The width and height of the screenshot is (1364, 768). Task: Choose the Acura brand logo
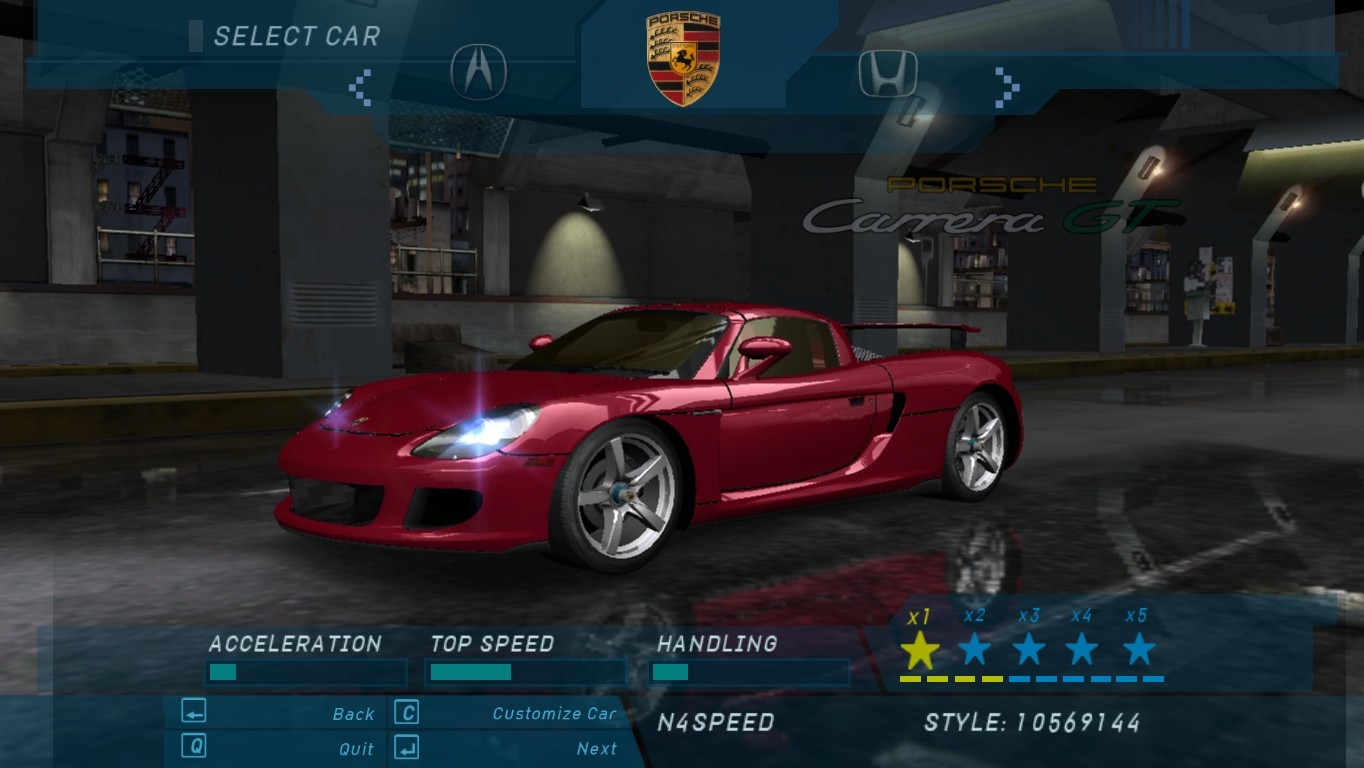click(x=479, y=72)
